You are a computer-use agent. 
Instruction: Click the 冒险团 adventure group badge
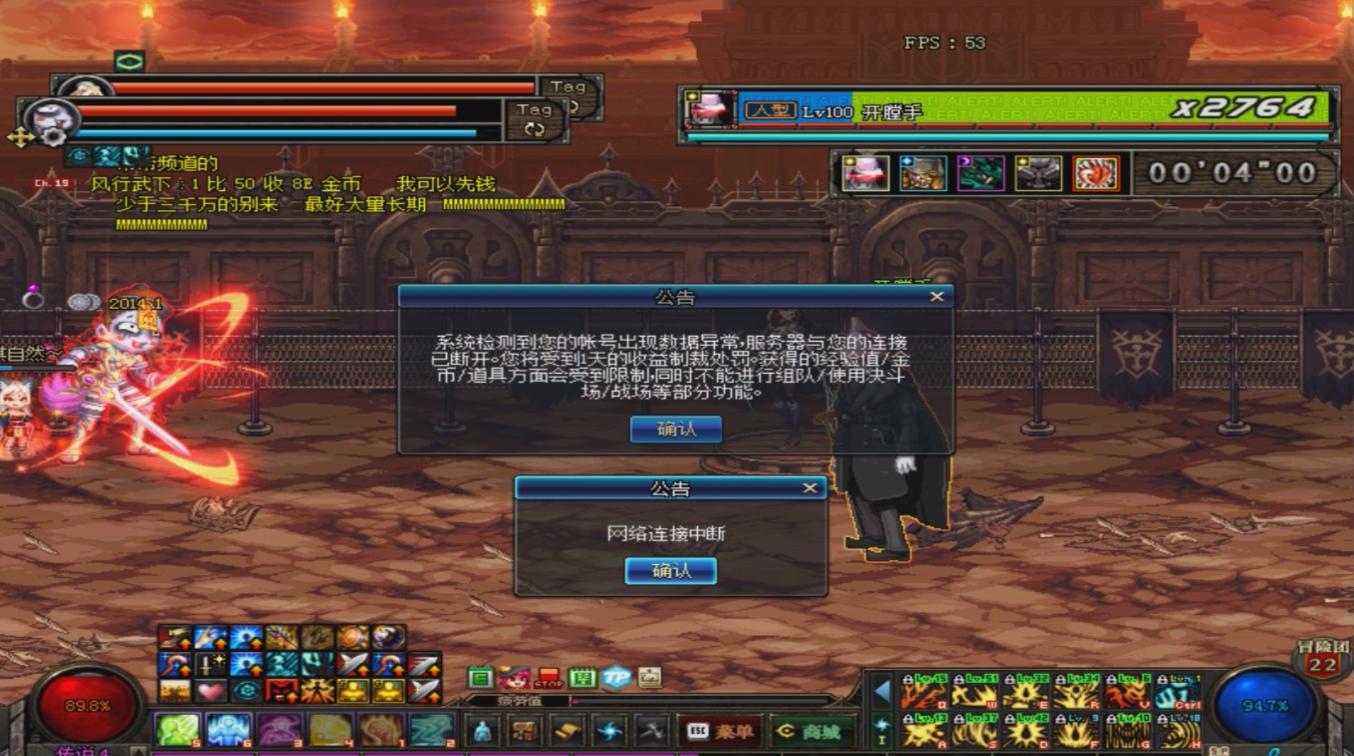tap(1322, 660)
